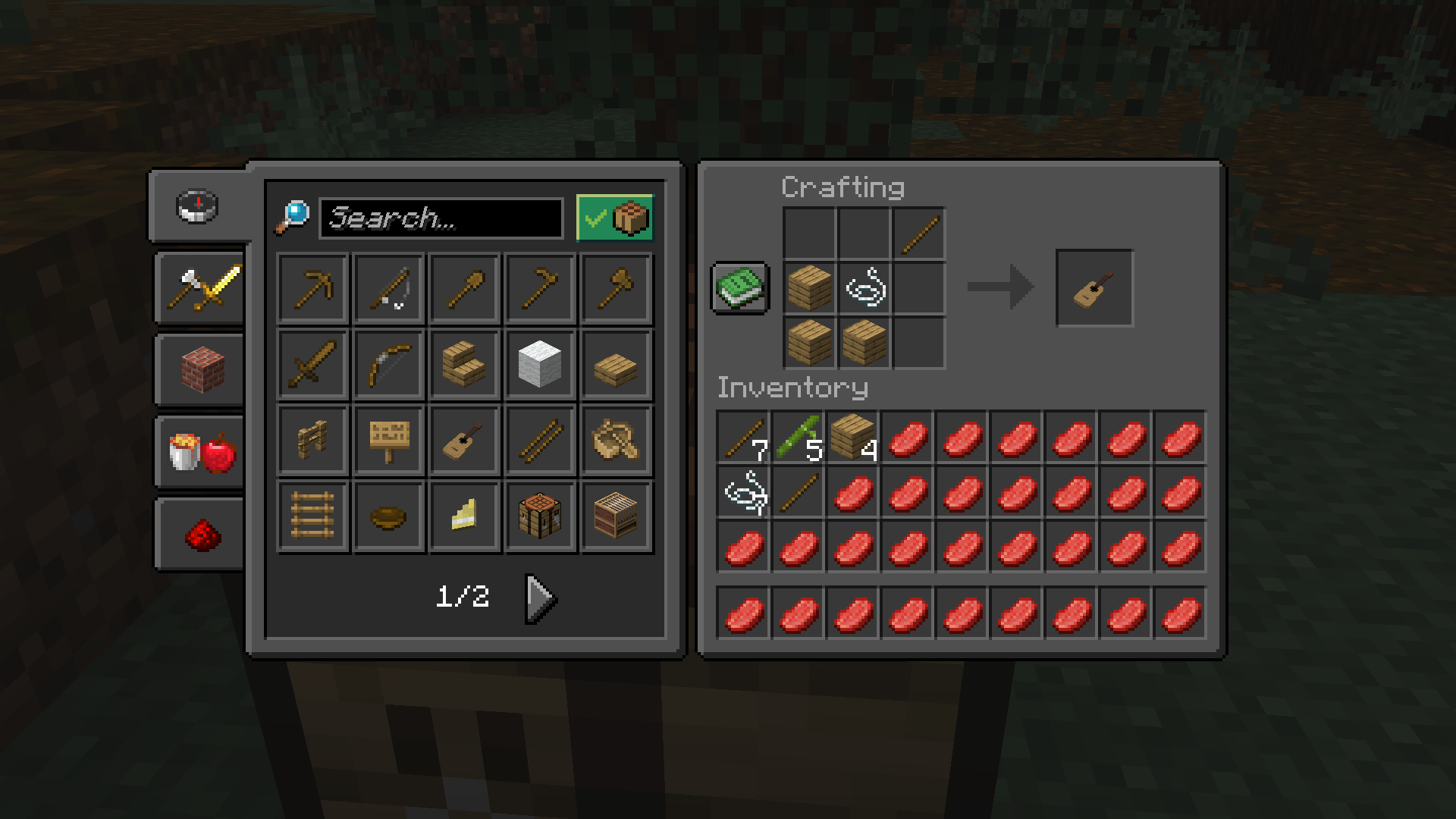Select the guitar recipe in the book
The image size is (1456, 819).
(x=463, y=441)
